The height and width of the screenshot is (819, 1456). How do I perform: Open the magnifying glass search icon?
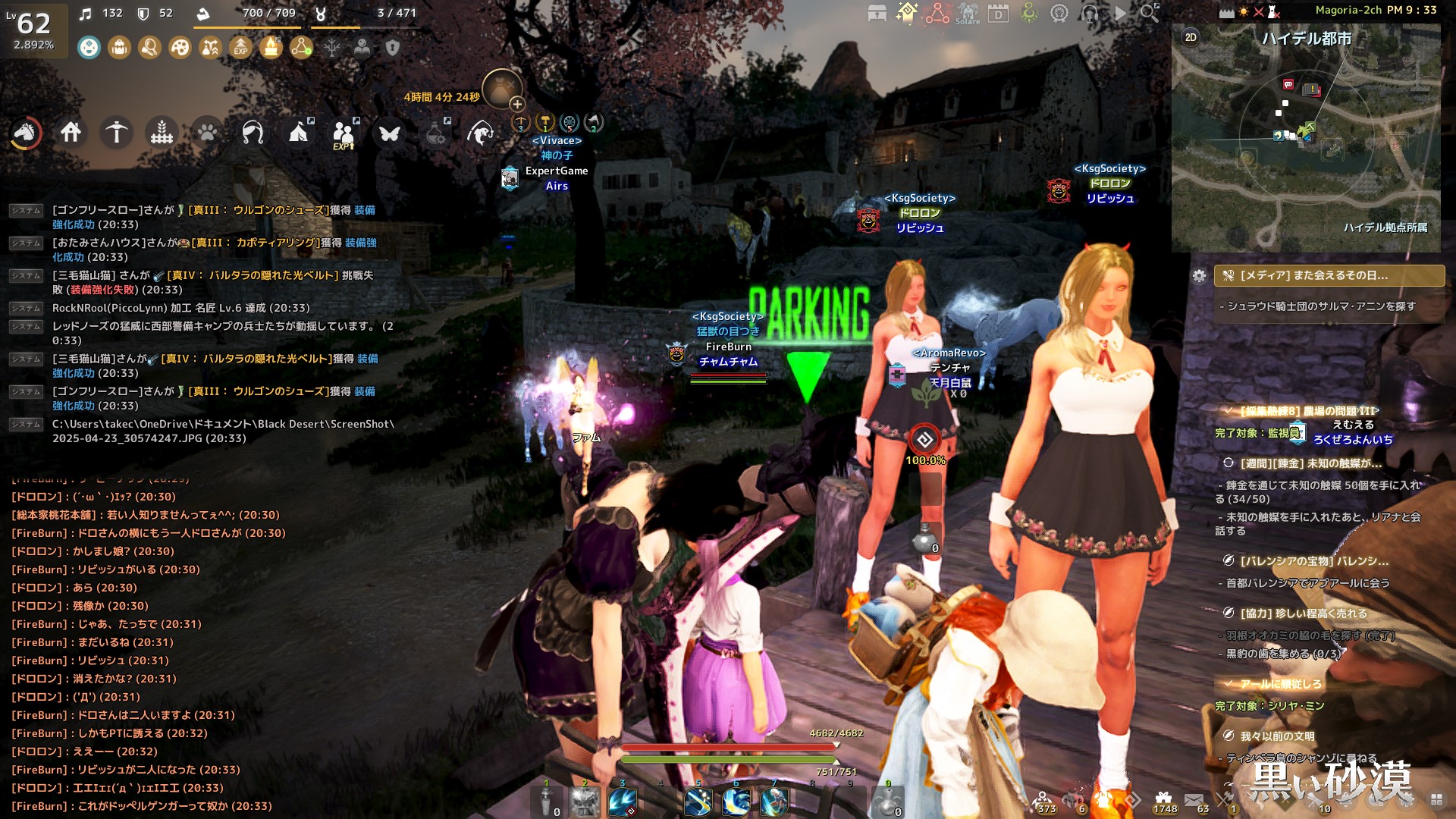coord(1150,13)
